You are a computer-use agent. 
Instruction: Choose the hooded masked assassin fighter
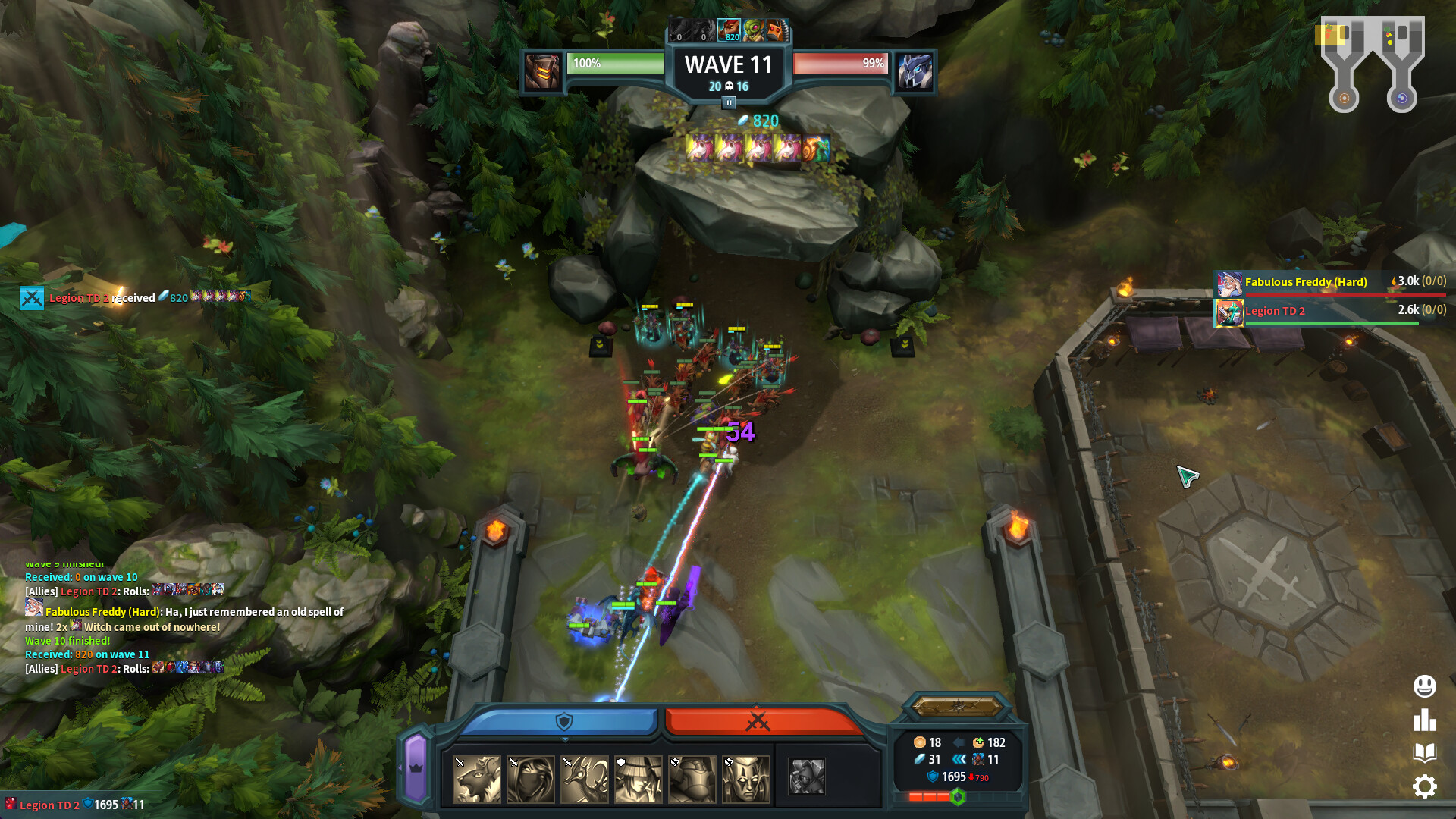531,779
